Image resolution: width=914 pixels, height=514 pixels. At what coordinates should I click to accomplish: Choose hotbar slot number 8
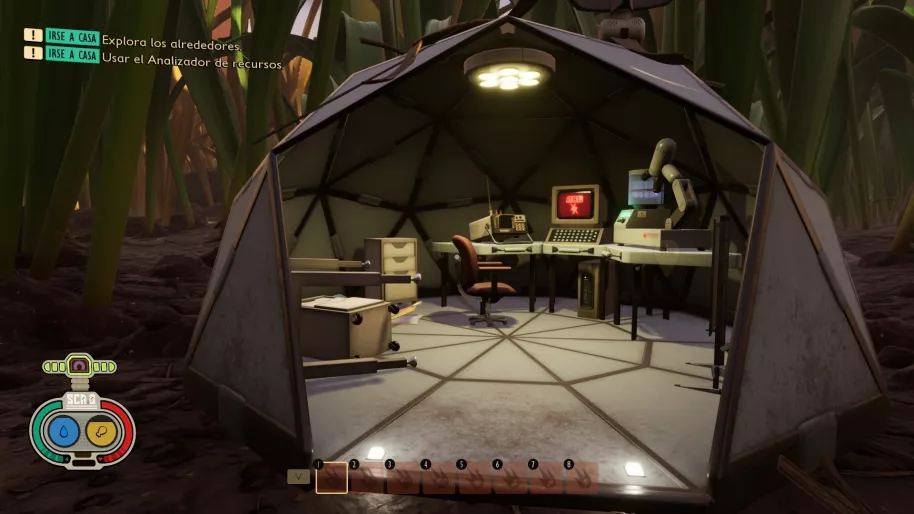click(x=582, y=478)
